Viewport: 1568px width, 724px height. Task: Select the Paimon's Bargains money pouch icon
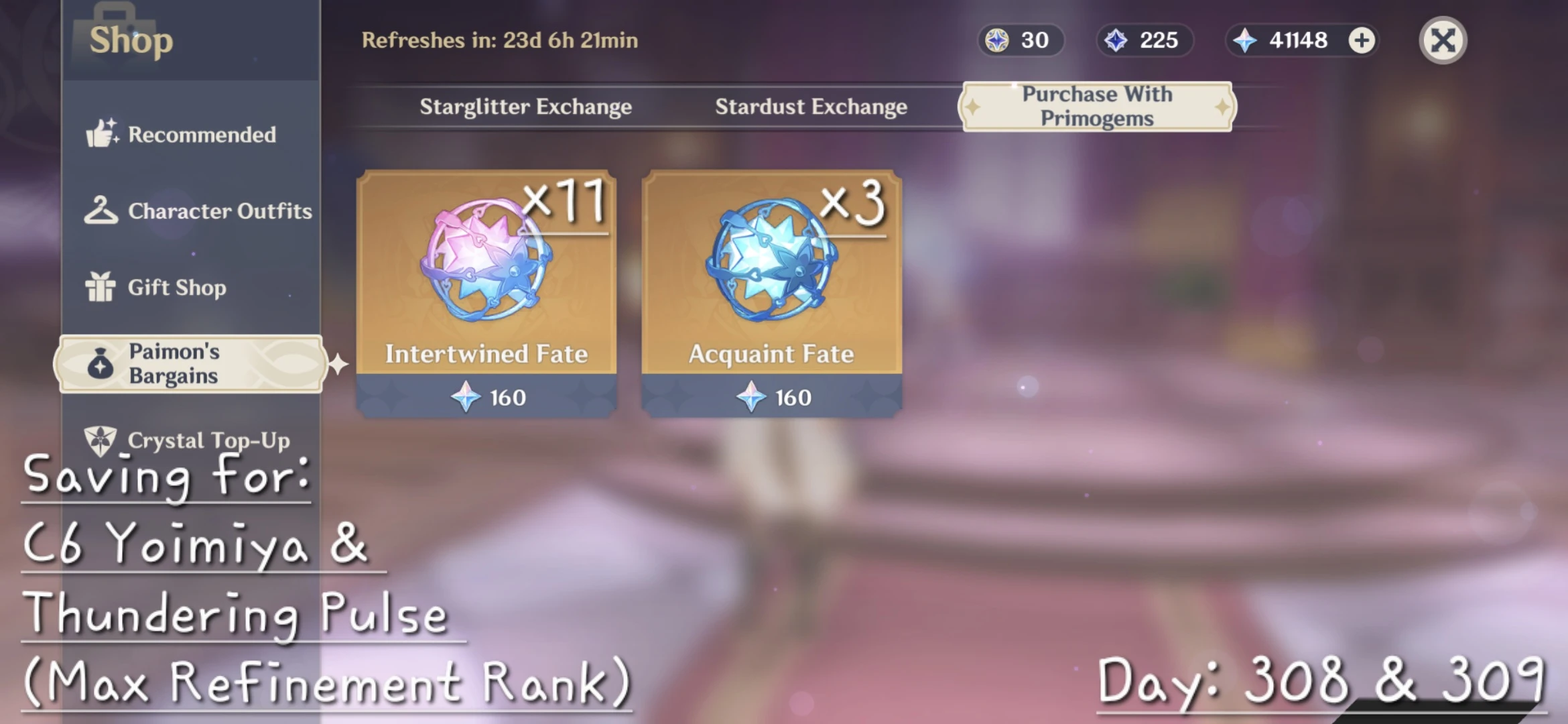click(x=101, y=363)
